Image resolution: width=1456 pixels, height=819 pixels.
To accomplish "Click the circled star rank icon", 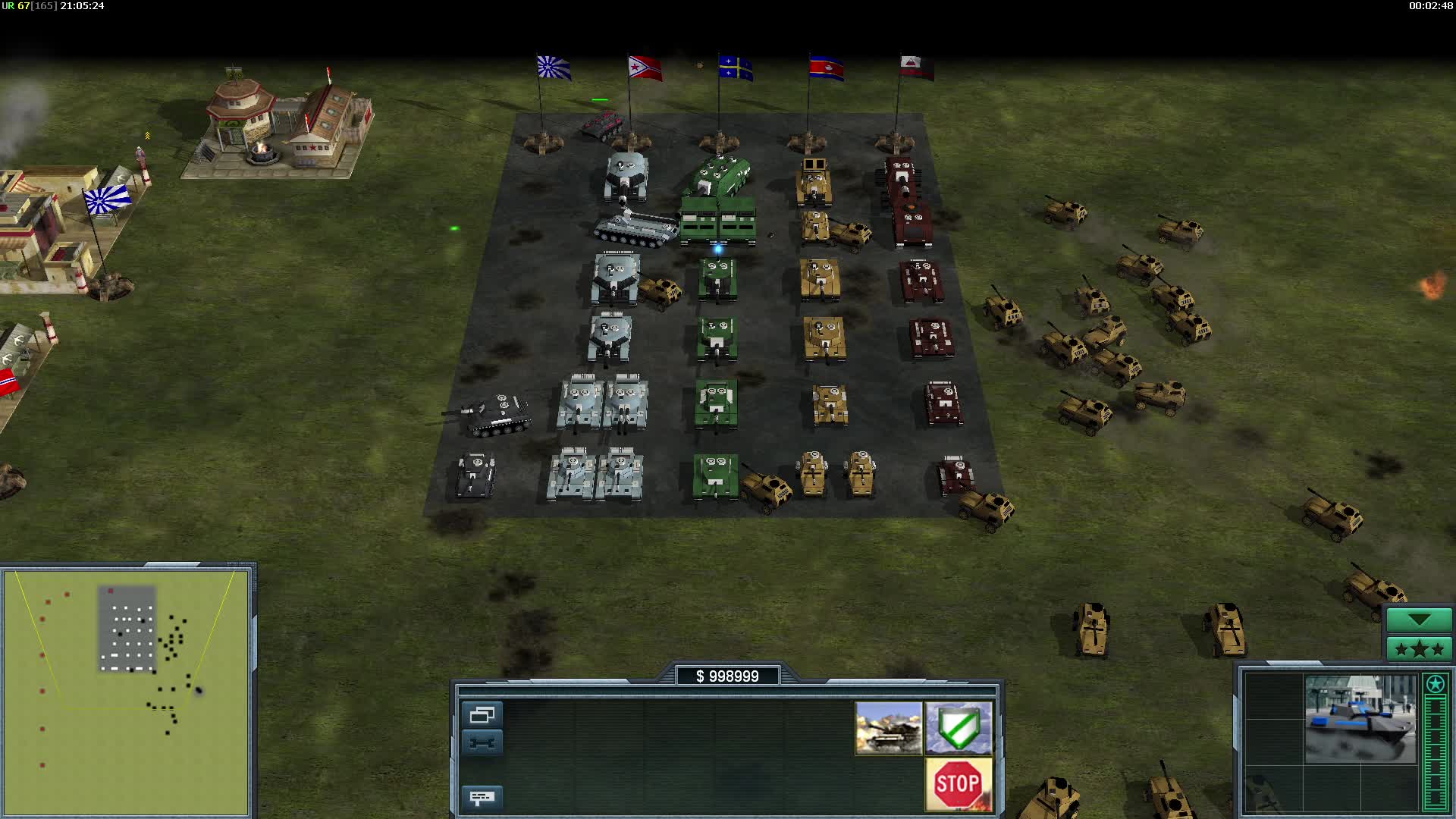I will coord(1436,685).
